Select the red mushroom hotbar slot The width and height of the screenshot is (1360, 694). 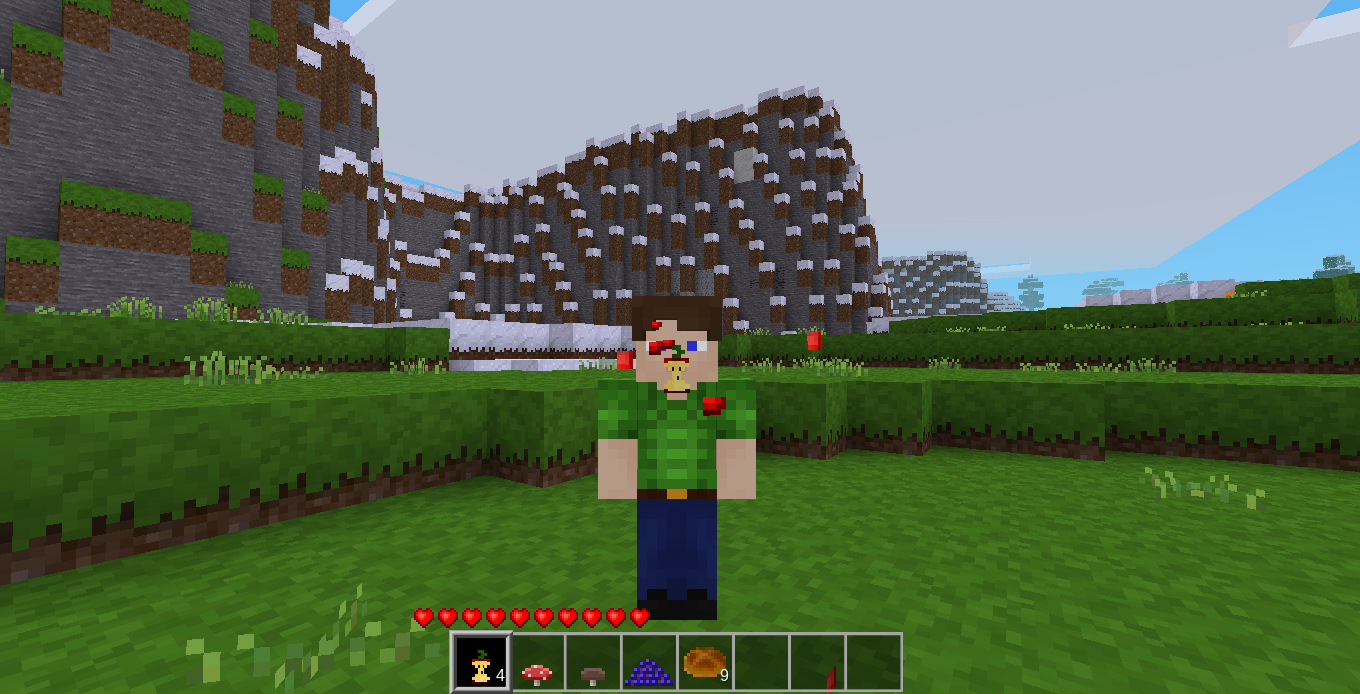point(538,662)
